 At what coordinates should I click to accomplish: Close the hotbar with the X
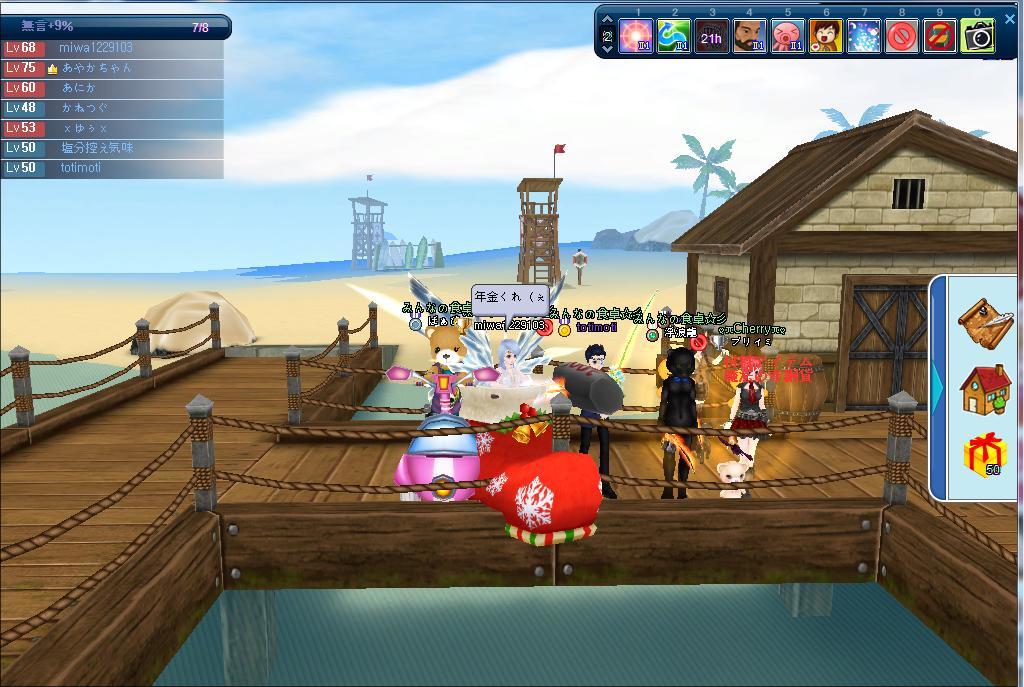coord(1007,20)
